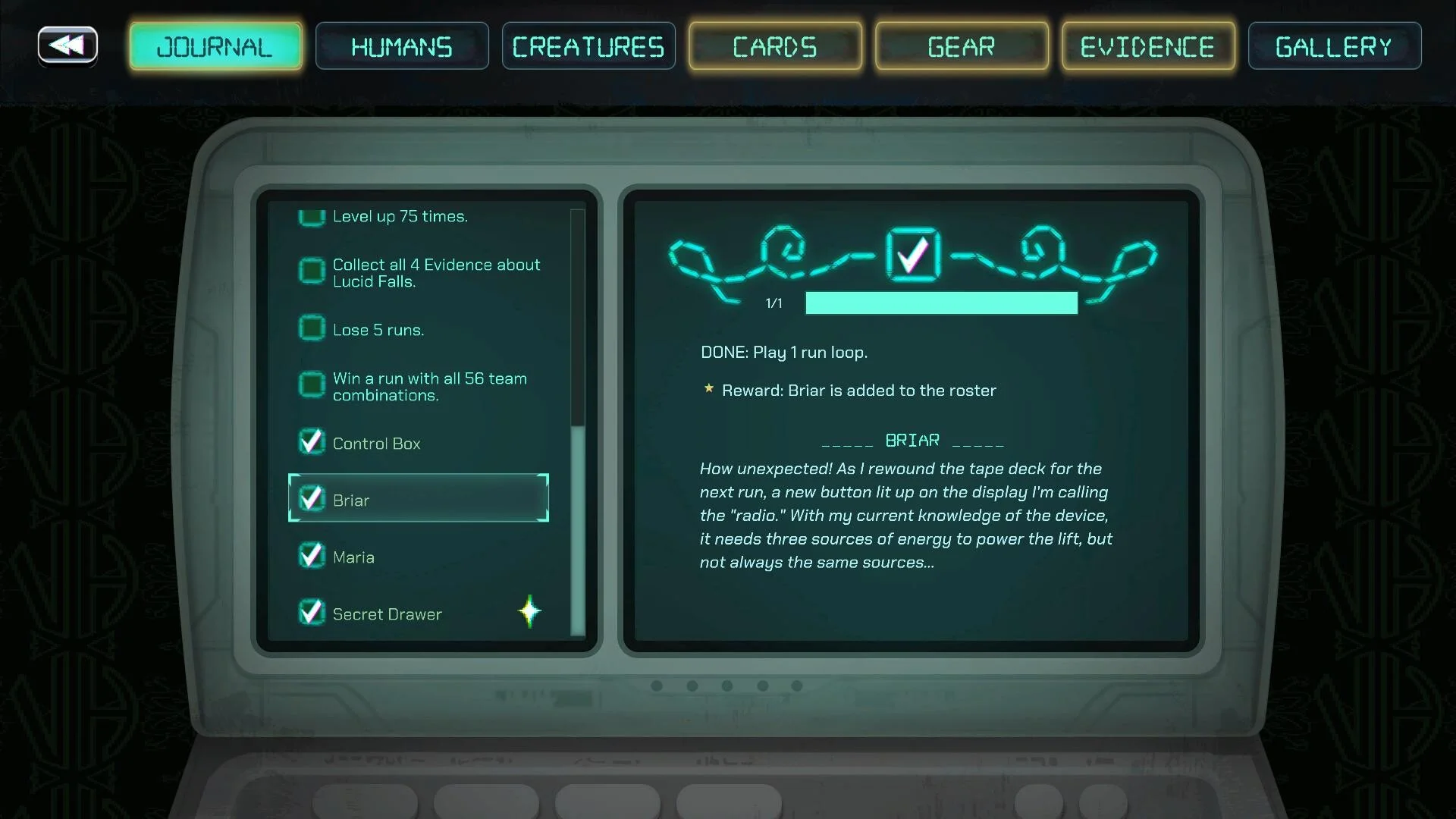This screenshot has width=1456, height=819.
Task: Show the Creatures tab
Action: (588, 46)
